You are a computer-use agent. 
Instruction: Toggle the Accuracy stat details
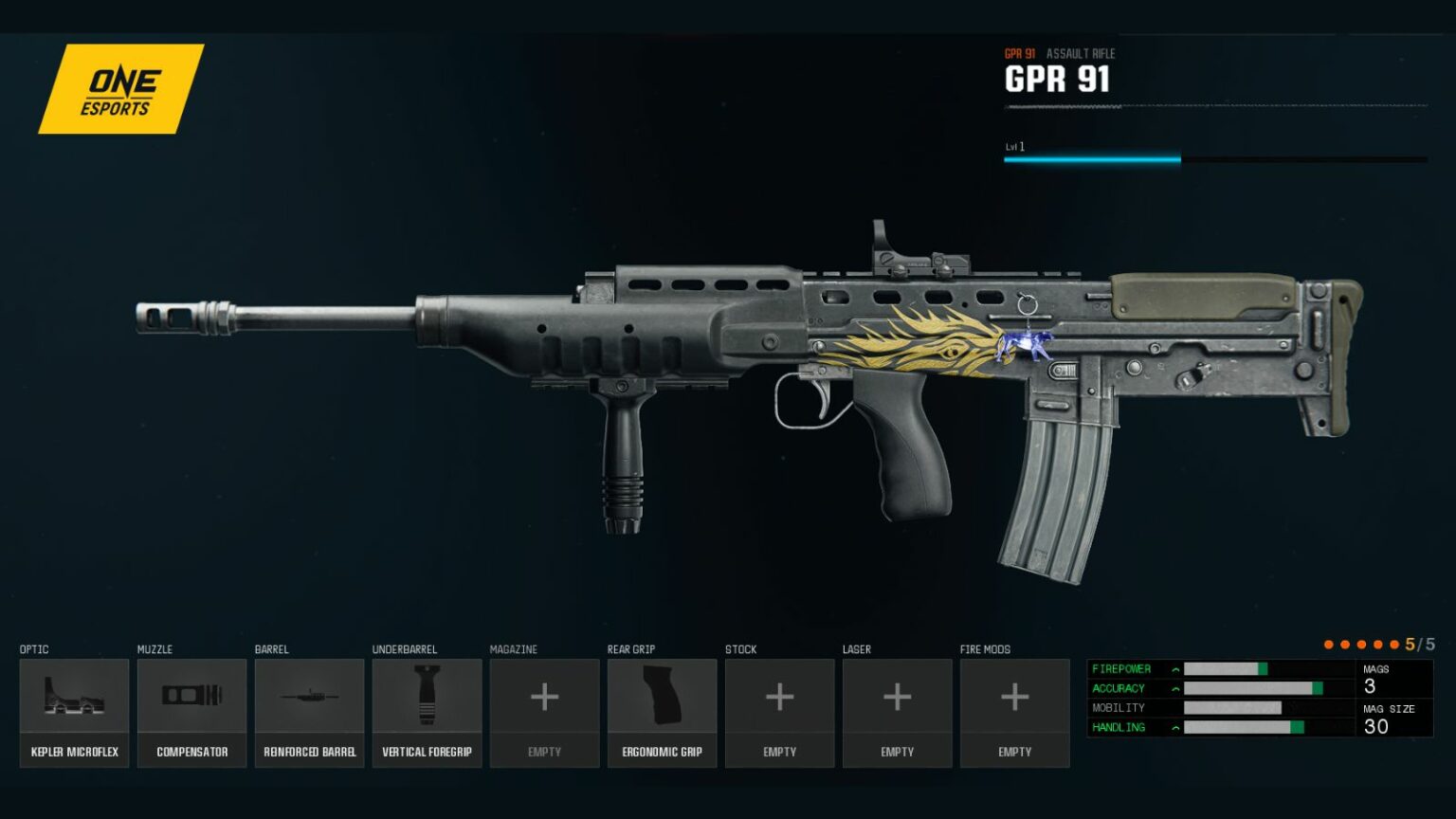tap(1120, 688)
